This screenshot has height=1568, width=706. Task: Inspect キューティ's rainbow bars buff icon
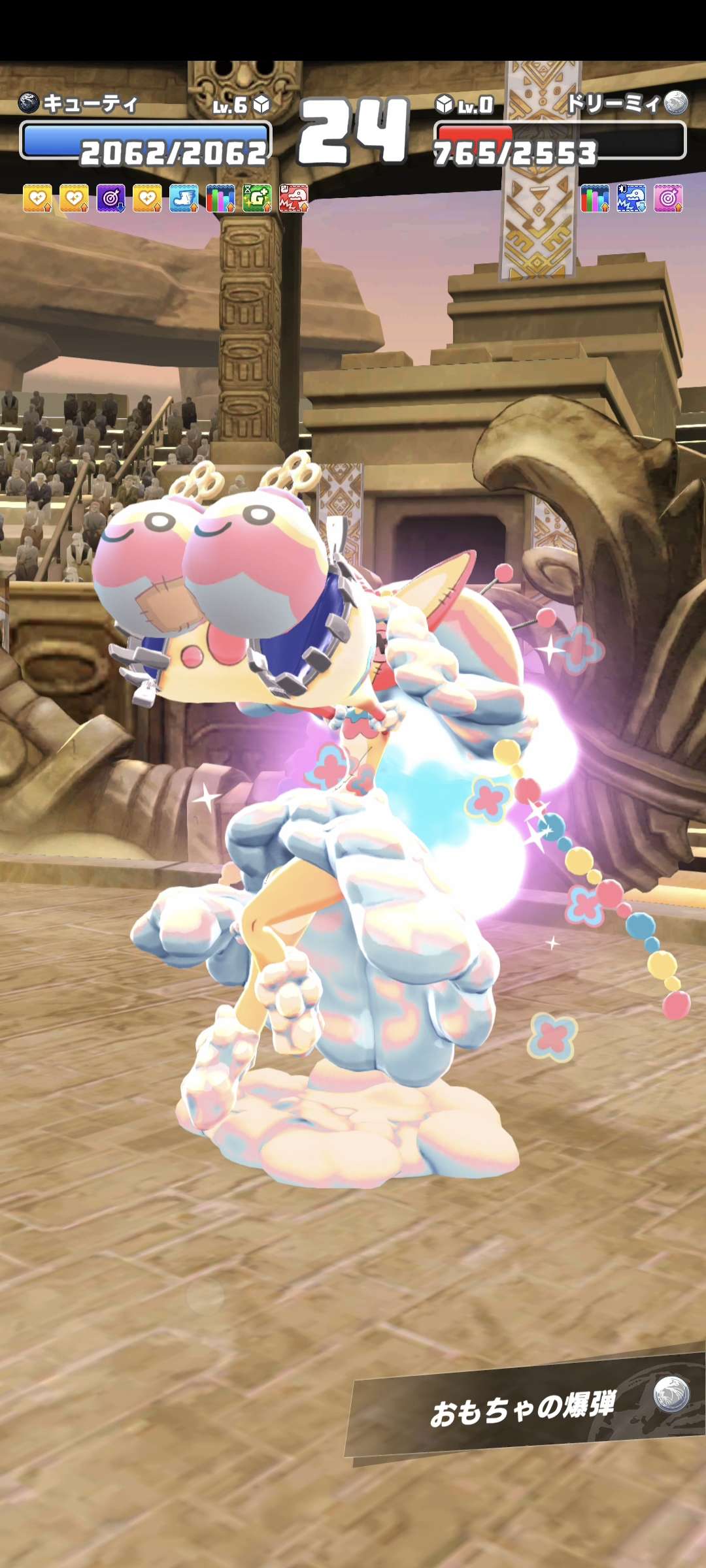(220, 198)
